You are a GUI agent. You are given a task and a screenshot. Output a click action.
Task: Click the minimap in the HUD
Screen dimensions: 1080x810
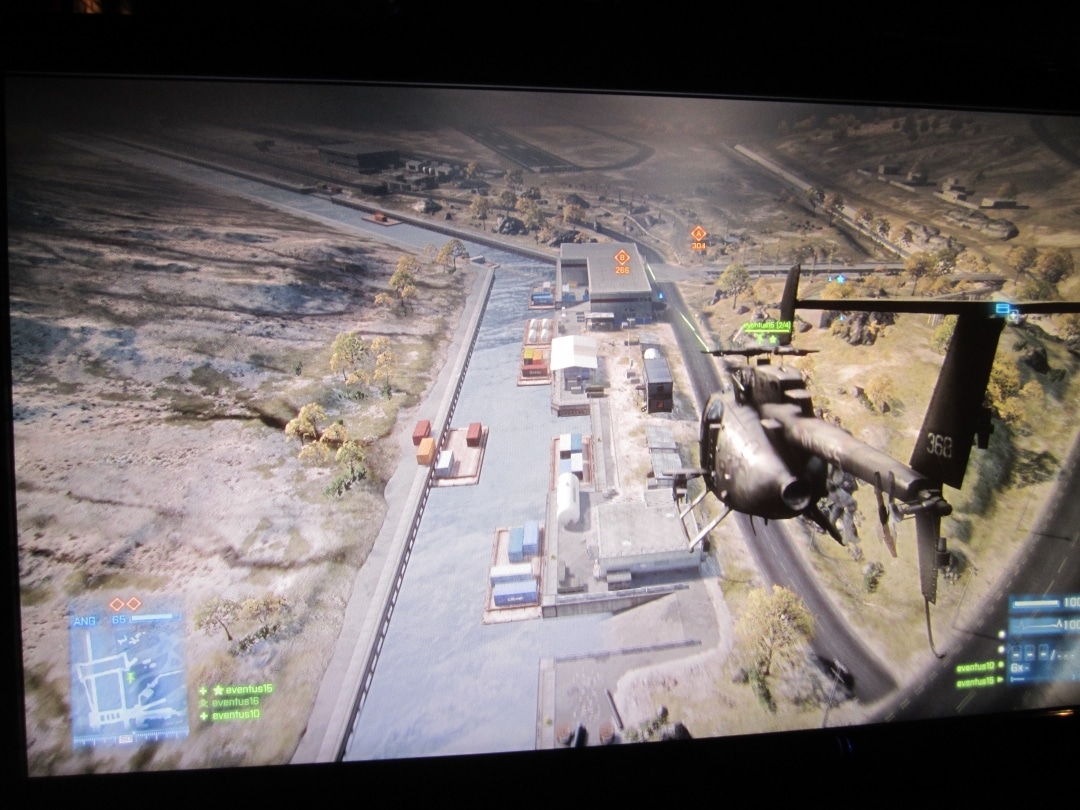(128, 682)
